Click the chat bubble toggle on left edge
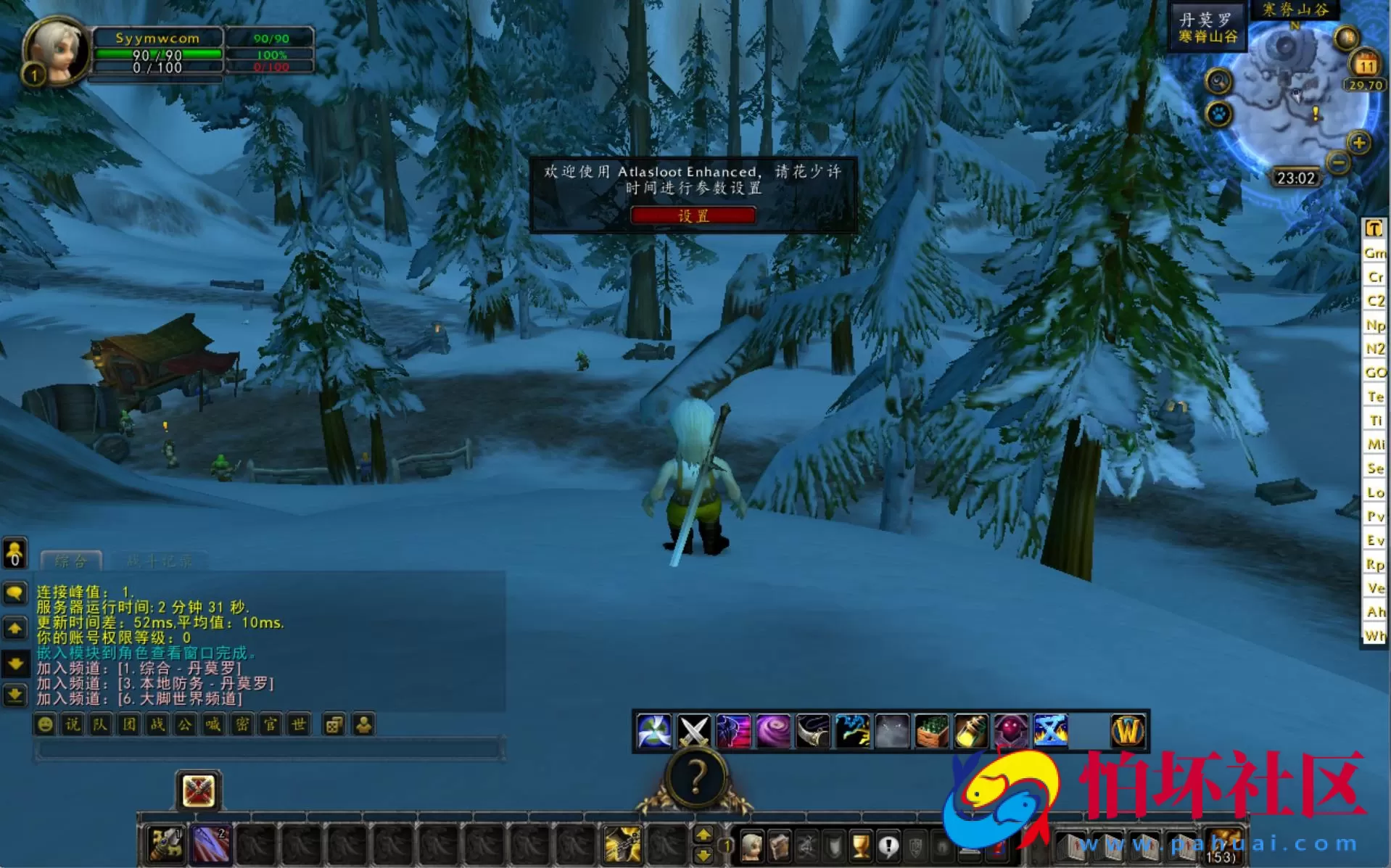The width and height of the screenshot is (1391, 868). [15, 592]
